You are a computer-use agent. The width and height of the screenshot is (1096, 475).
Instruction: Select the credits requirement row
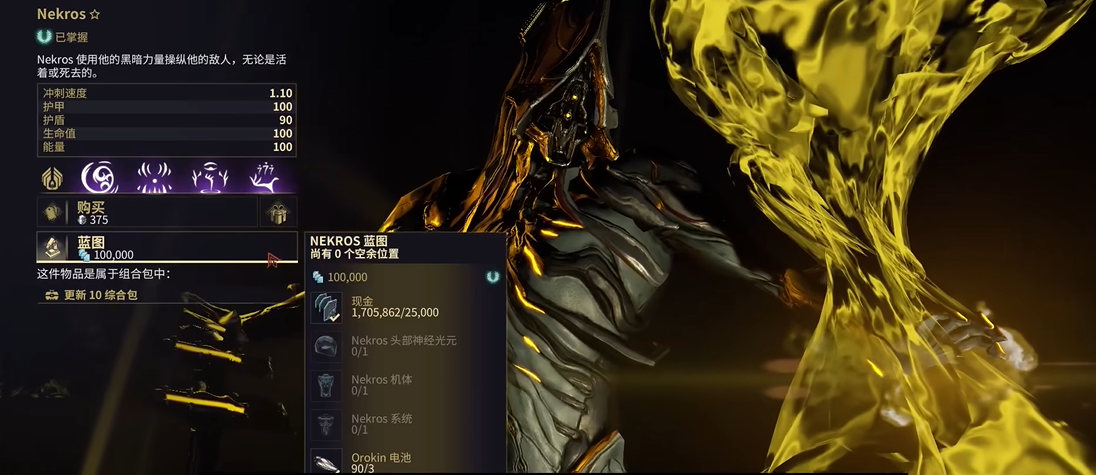pos(405,306)
